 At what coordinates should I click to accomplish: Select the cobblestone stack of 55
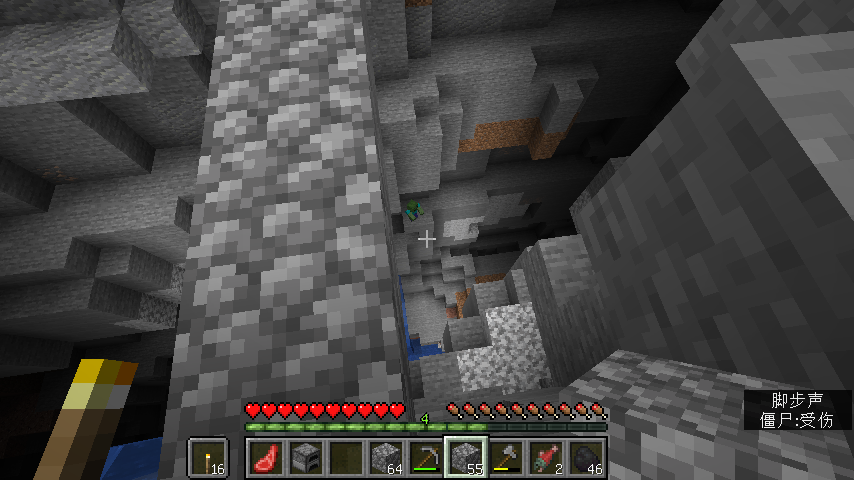[x=465, y=459]
